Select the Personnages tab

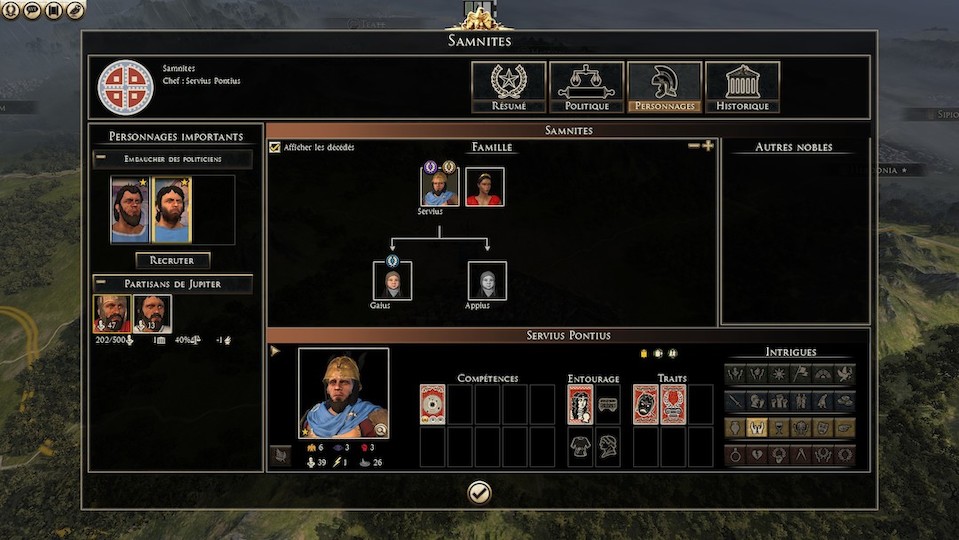click(664, 87)
